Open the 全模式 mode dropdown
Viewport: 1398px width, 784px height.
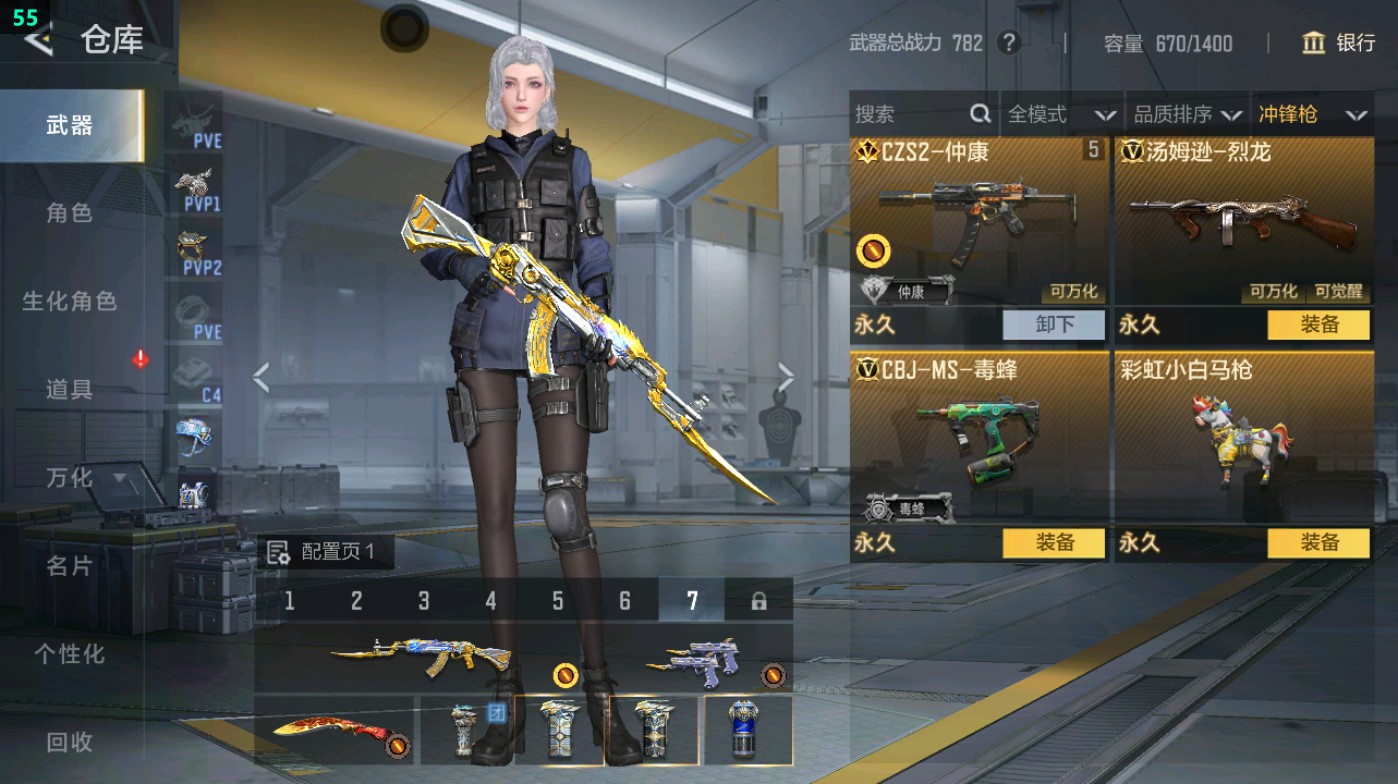[x=1061, y=115]
